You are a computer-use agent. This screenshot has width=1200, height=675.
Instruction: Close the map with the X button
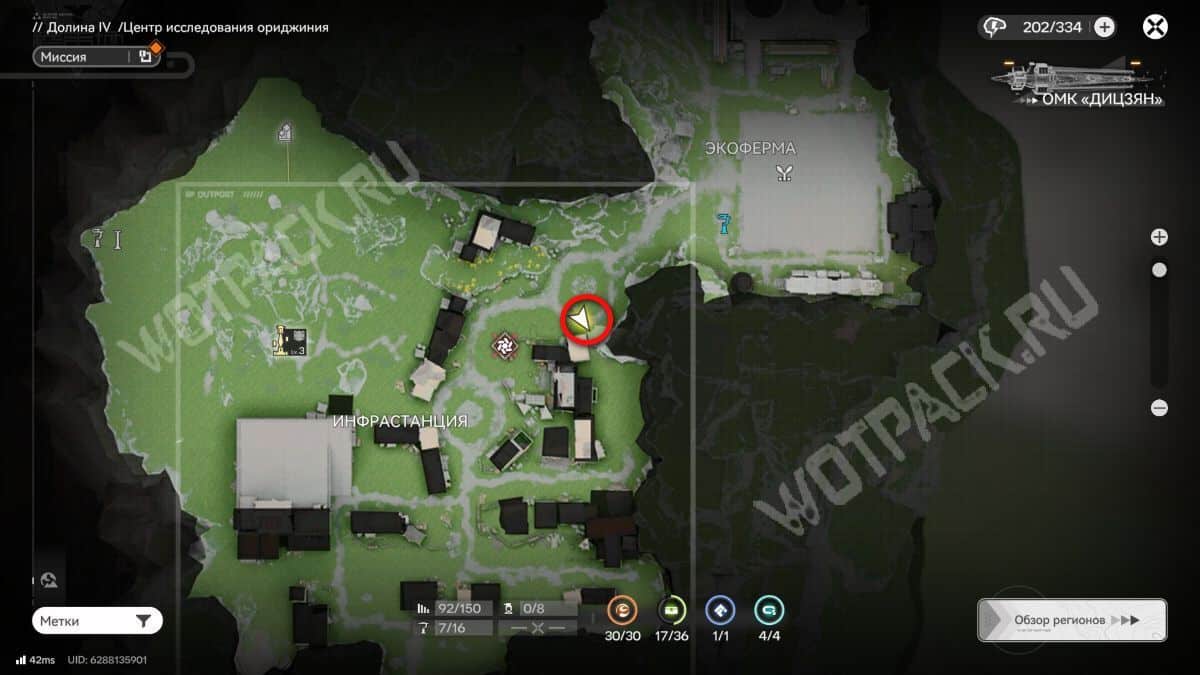tap(1155, 27)
